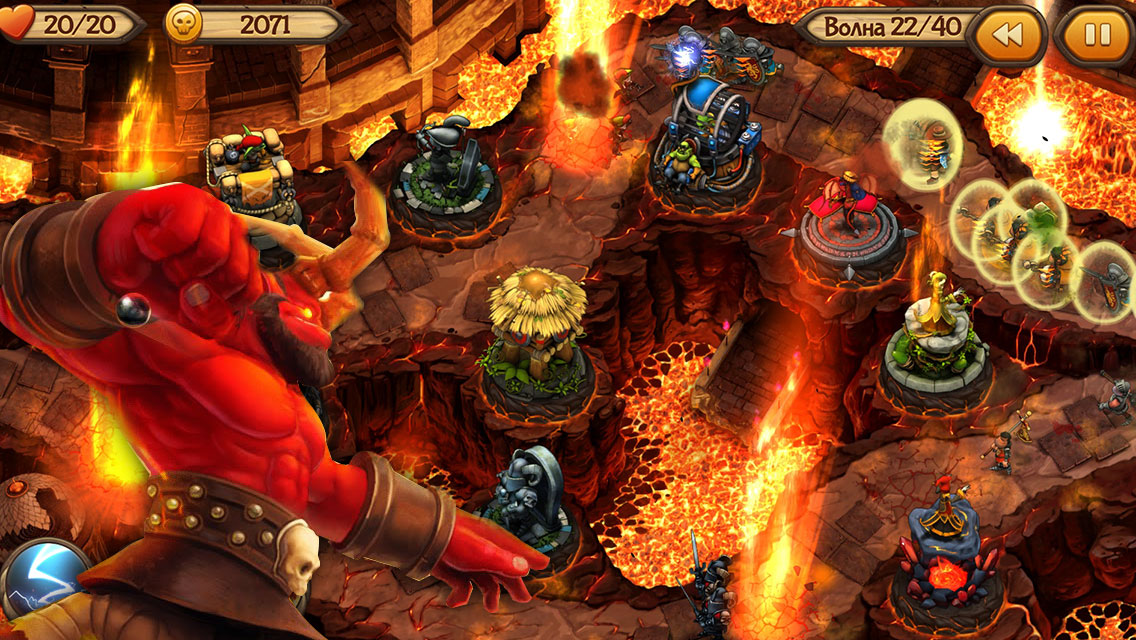Activate the lightning spell orb
This screenshot has width=1136, height=640.
44,581
